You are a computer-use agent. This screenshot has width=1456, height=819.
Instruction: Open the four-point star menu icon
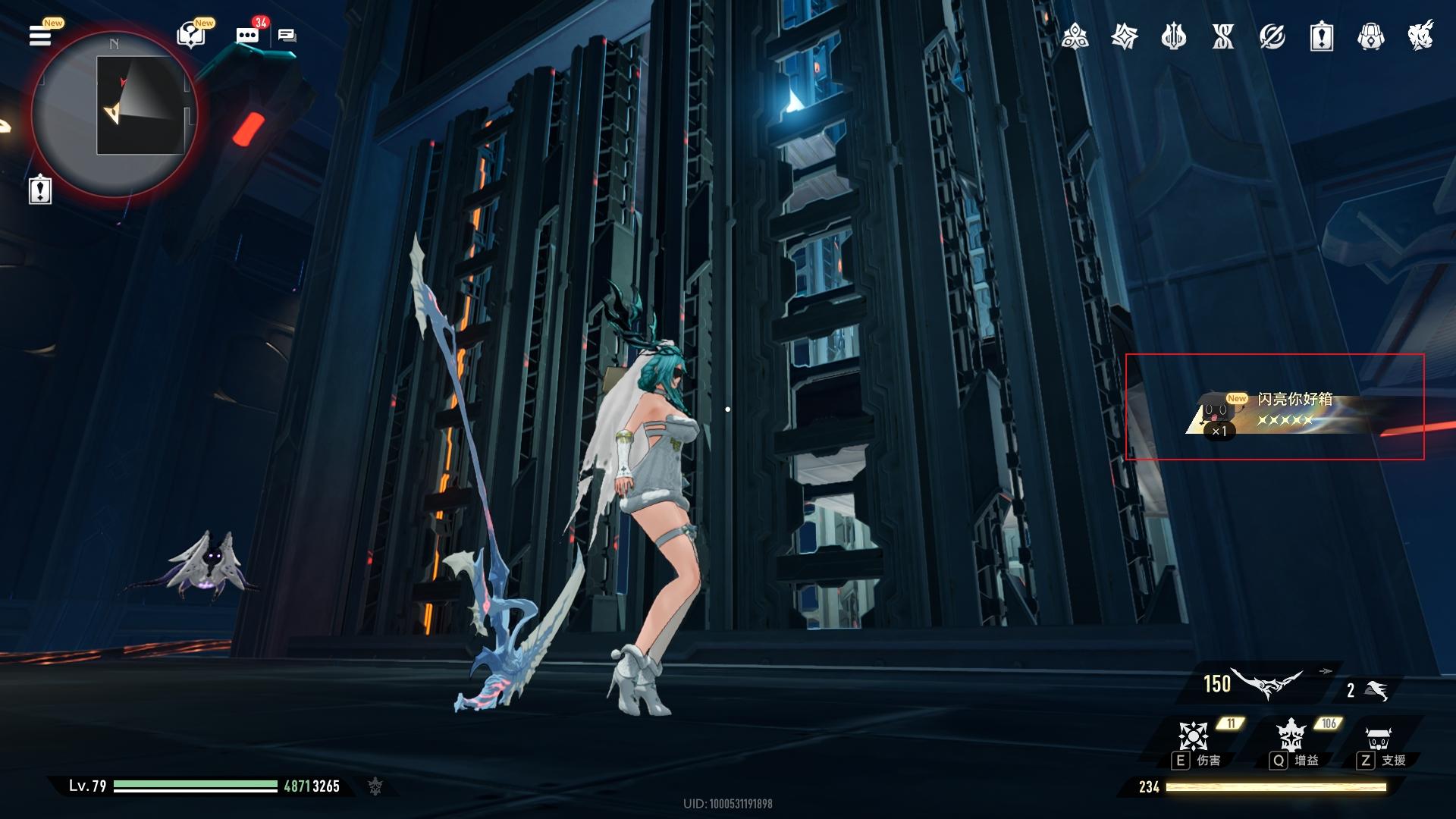pyautogui.click(x=1124, y=36)
